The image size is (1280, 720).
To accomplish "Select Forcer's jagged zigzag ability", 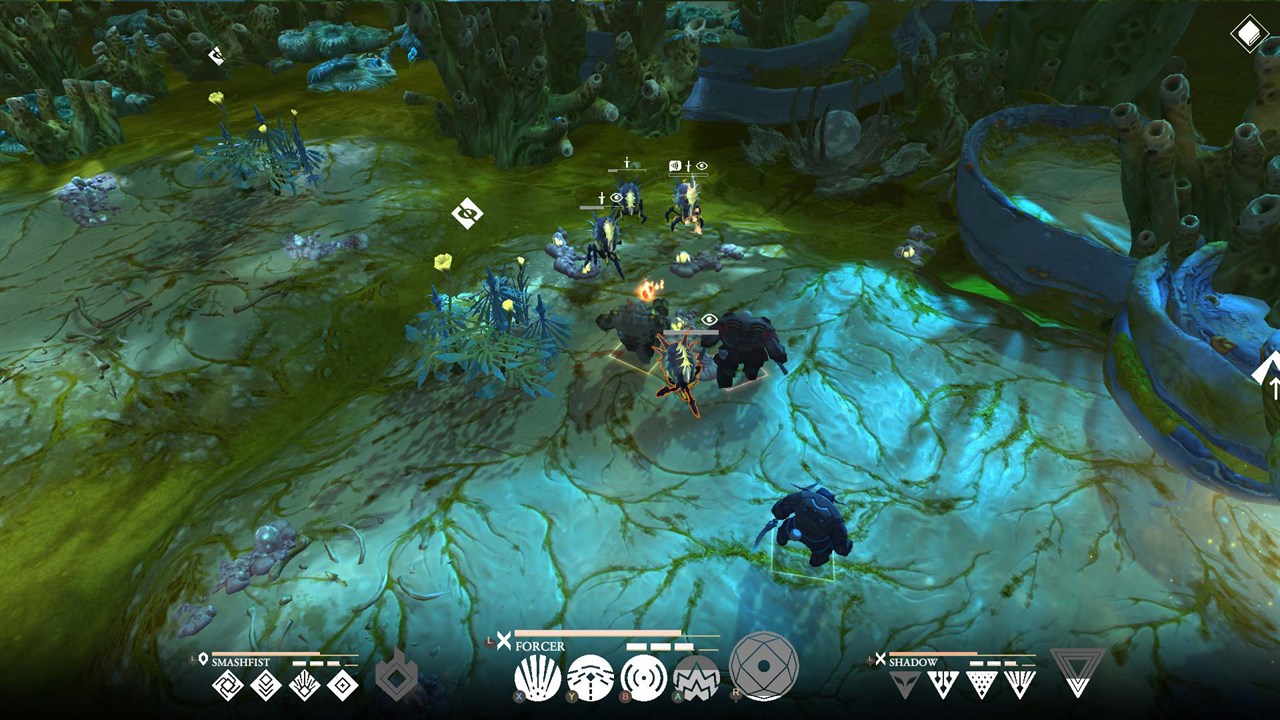I will point(696,678).
